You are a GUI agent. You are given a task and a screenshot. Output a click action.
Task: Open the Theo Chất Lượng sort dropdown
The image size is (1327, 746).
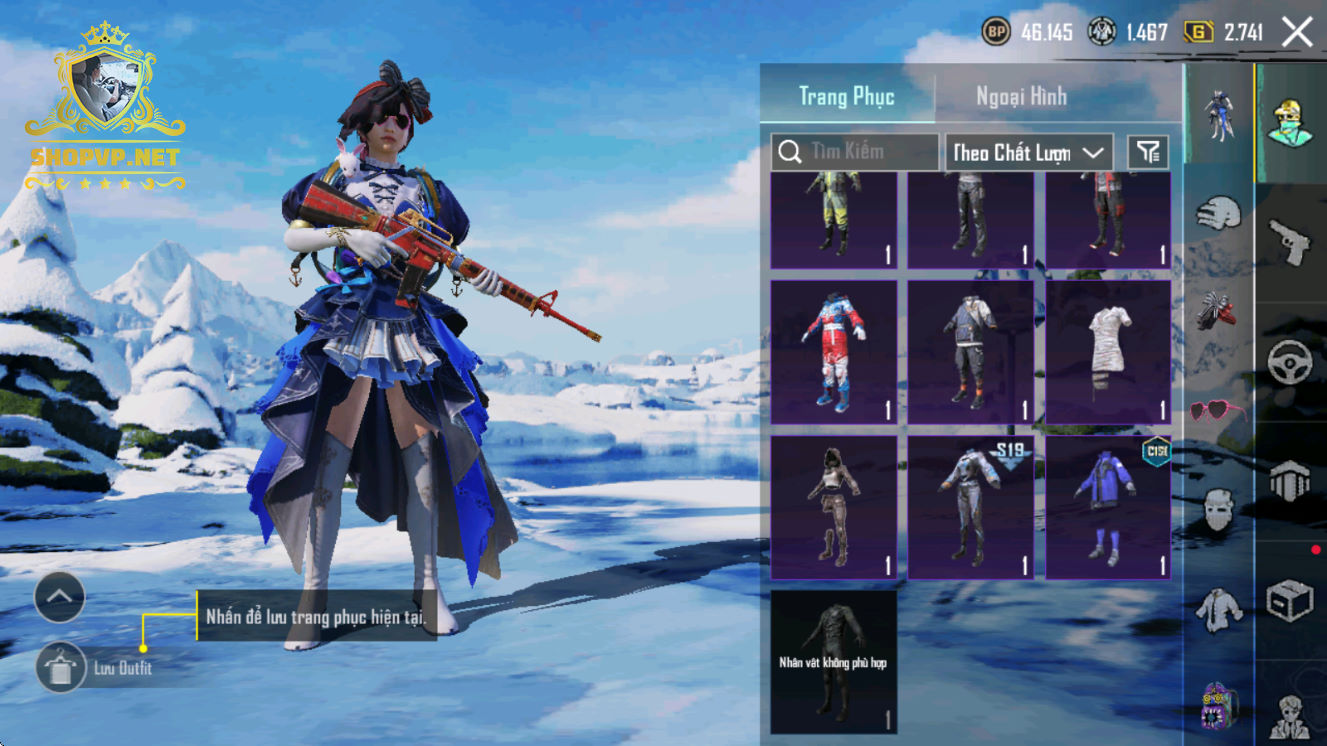coord(1029,152)
